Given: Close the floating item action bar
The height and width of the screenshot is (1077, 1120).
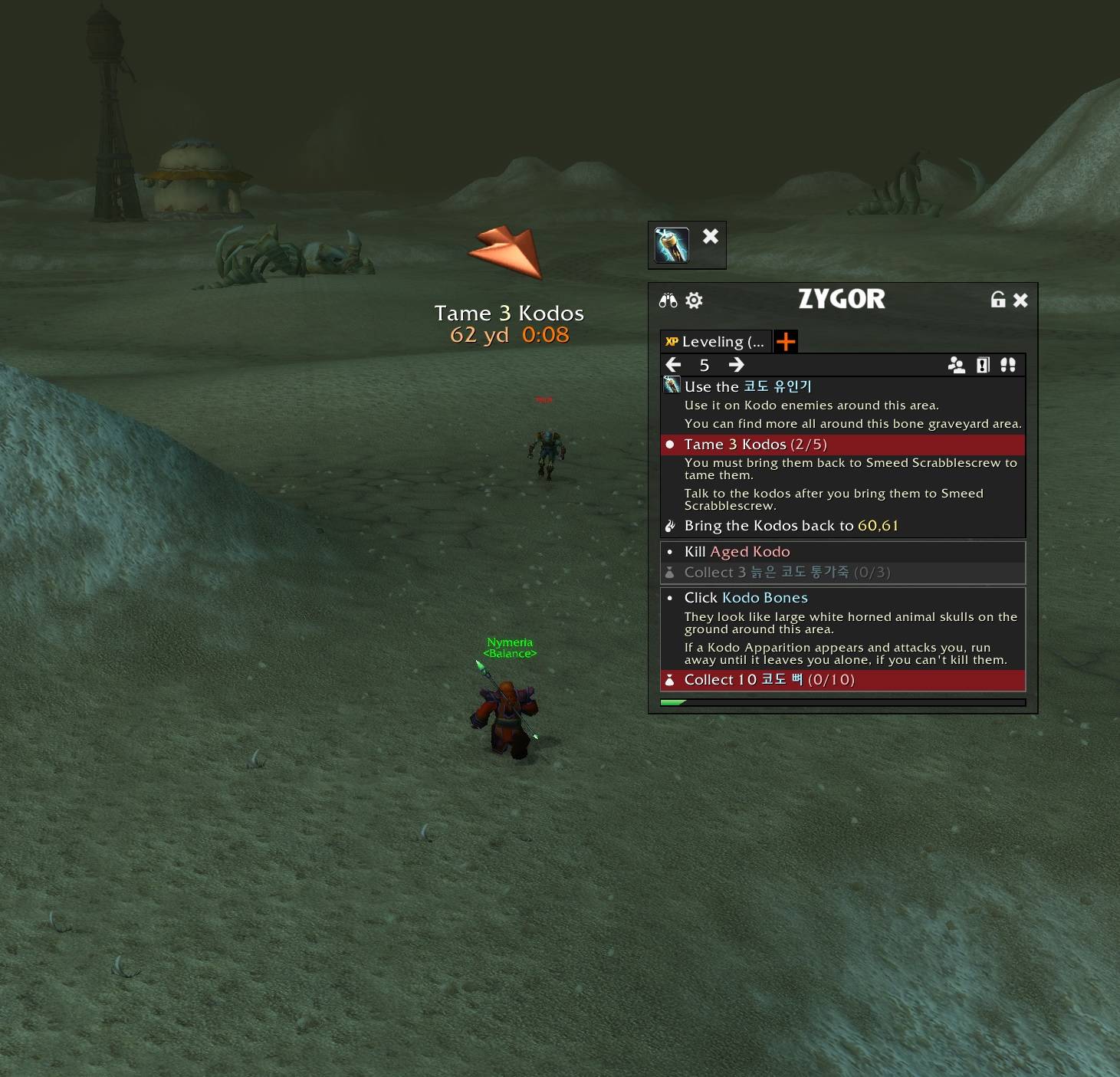Looking at the screenshot, I should (x=711, y=236).
